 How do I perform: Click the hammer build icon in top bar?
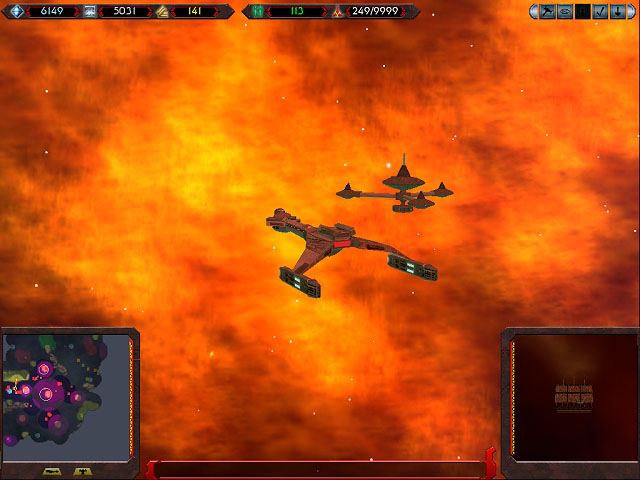click(548, 12)
